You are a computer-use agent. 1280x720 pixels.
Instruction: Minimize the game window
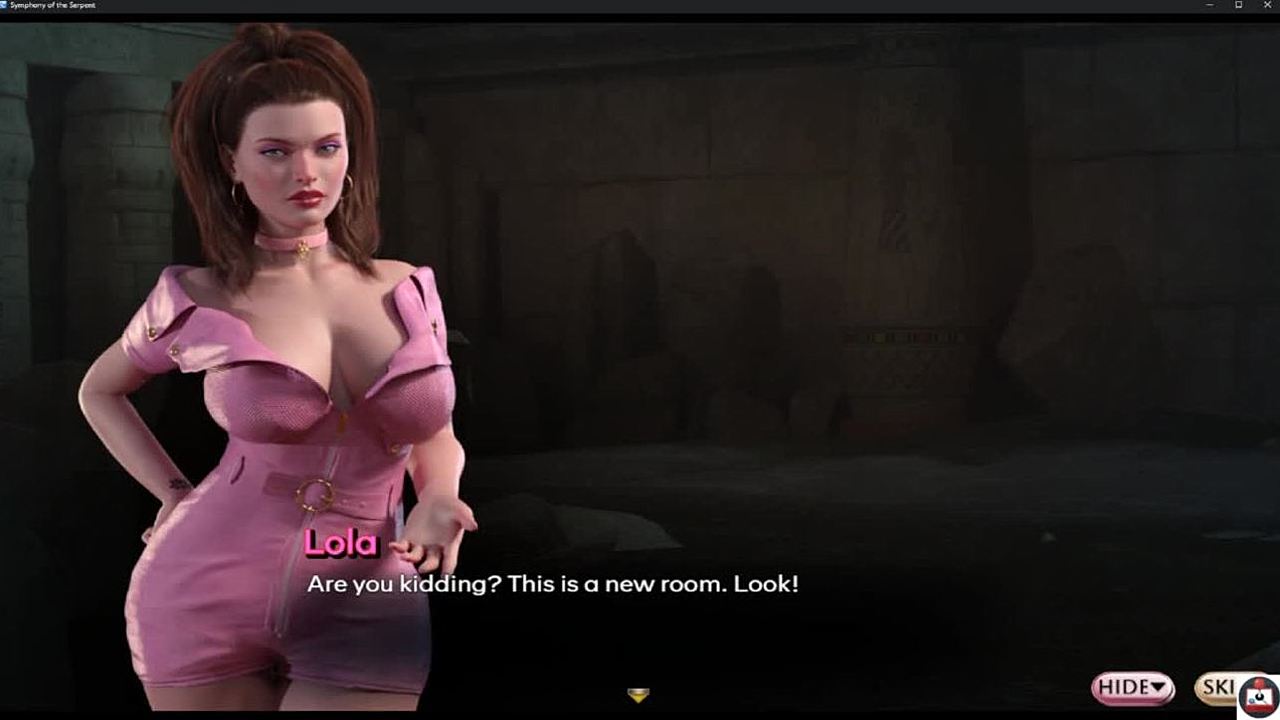pyautogui.click(x=1210, y=6)
